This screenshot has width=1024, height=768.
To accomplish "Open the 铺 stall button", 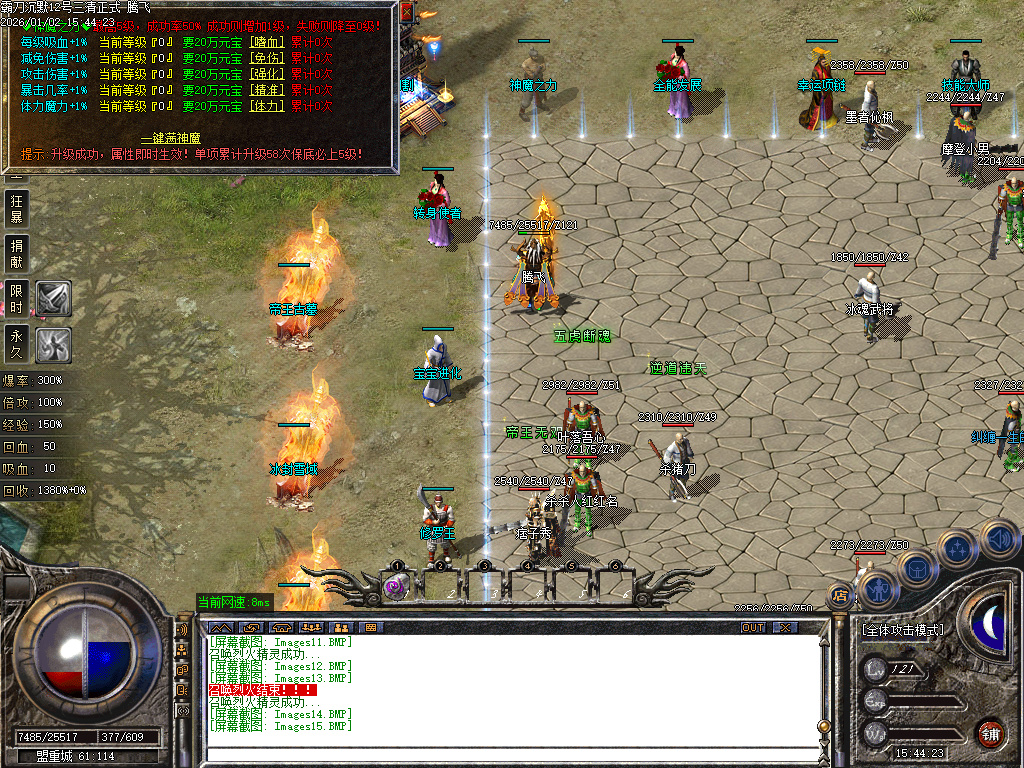I will click(x=991, y=733).
